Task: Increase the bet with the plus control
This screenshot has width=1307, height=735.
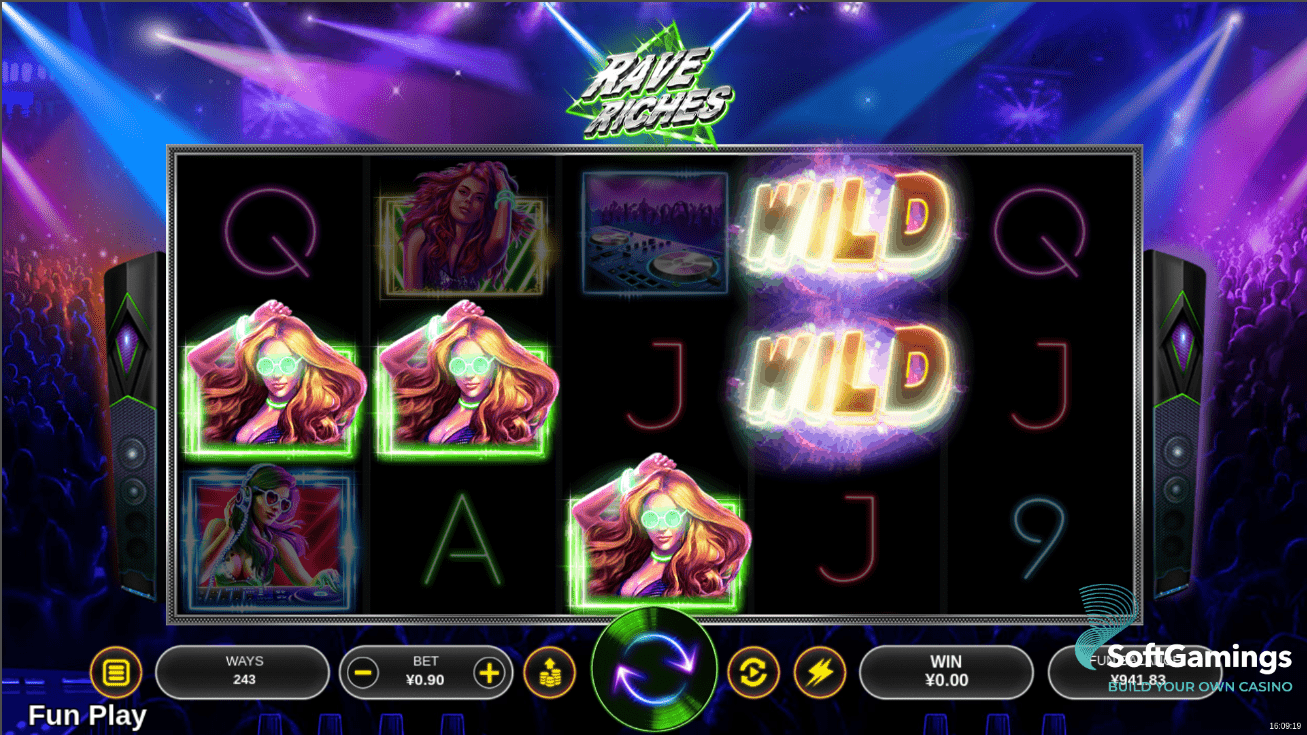Action: (x=489, y=672)
